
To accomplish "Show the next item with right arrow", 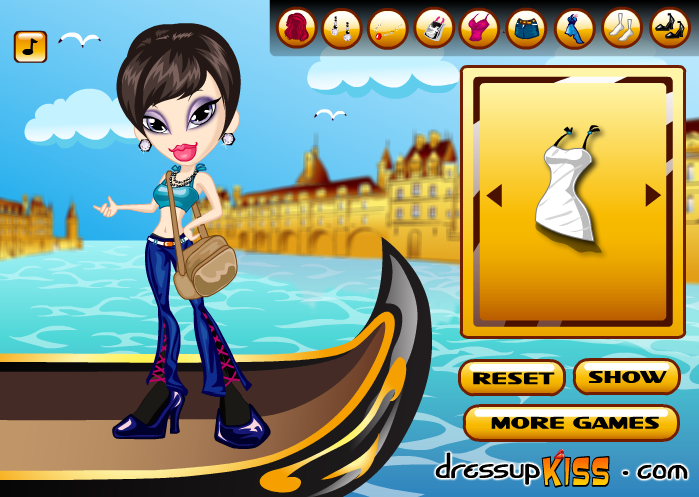I will (653, 196).
